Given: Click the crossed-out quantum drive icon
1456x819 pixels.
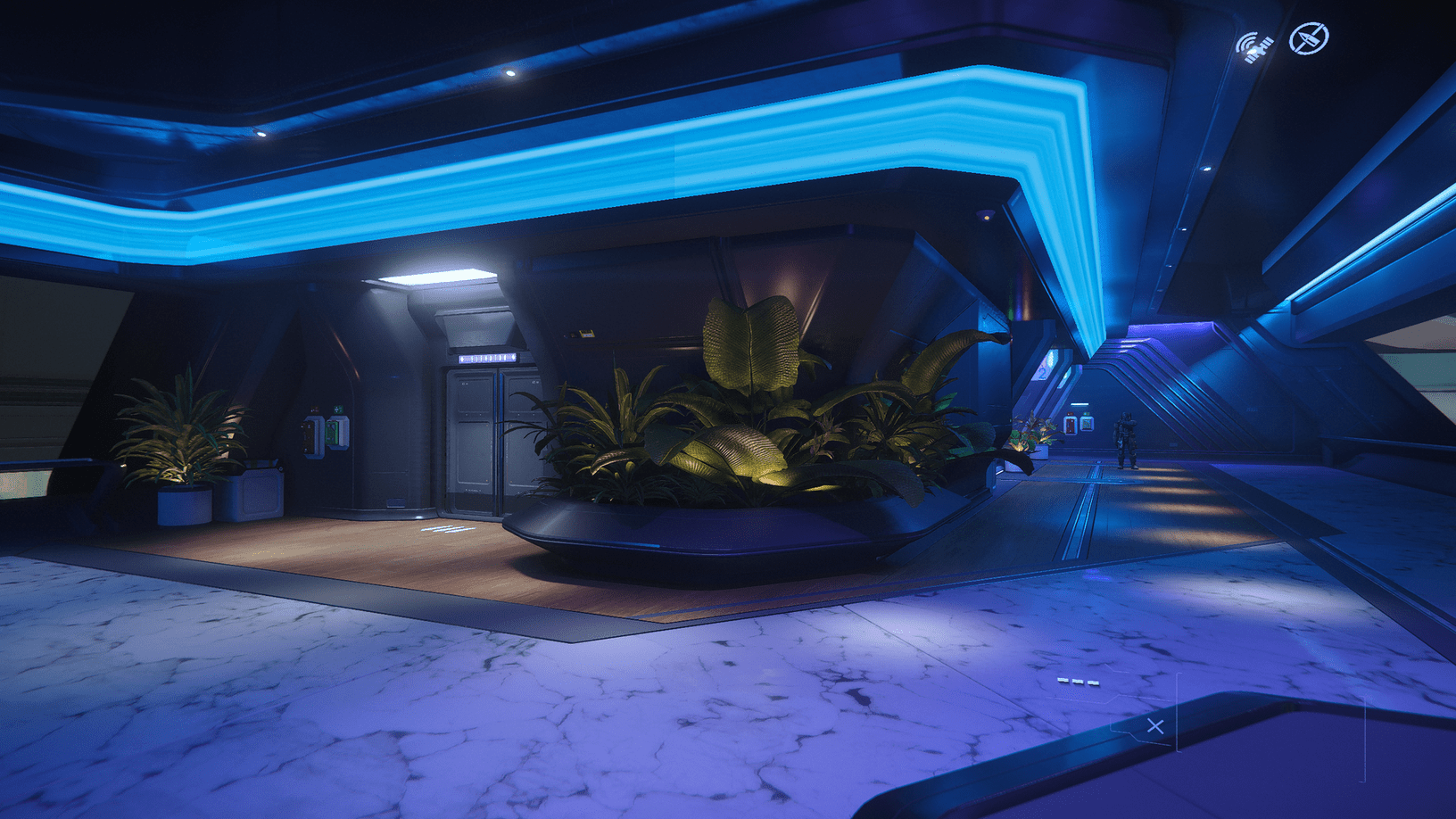Looking at the screenshot, I should coord(1309,39).
